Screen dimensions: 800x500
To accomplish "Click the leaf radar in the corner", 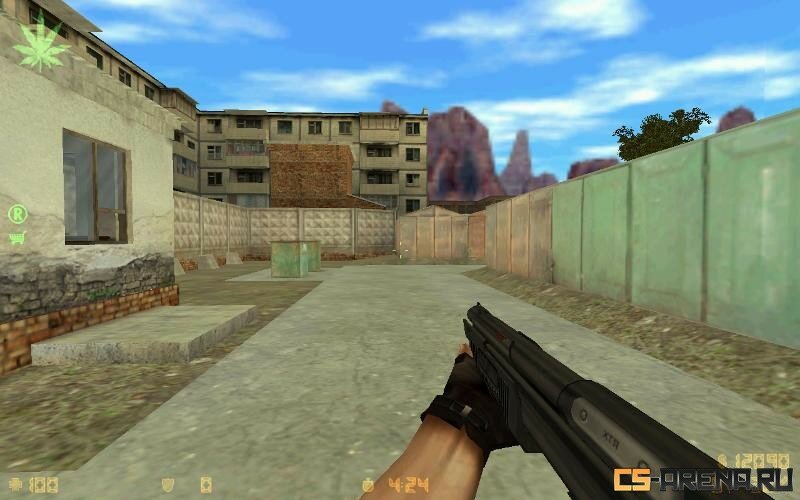I will point(40,45).
